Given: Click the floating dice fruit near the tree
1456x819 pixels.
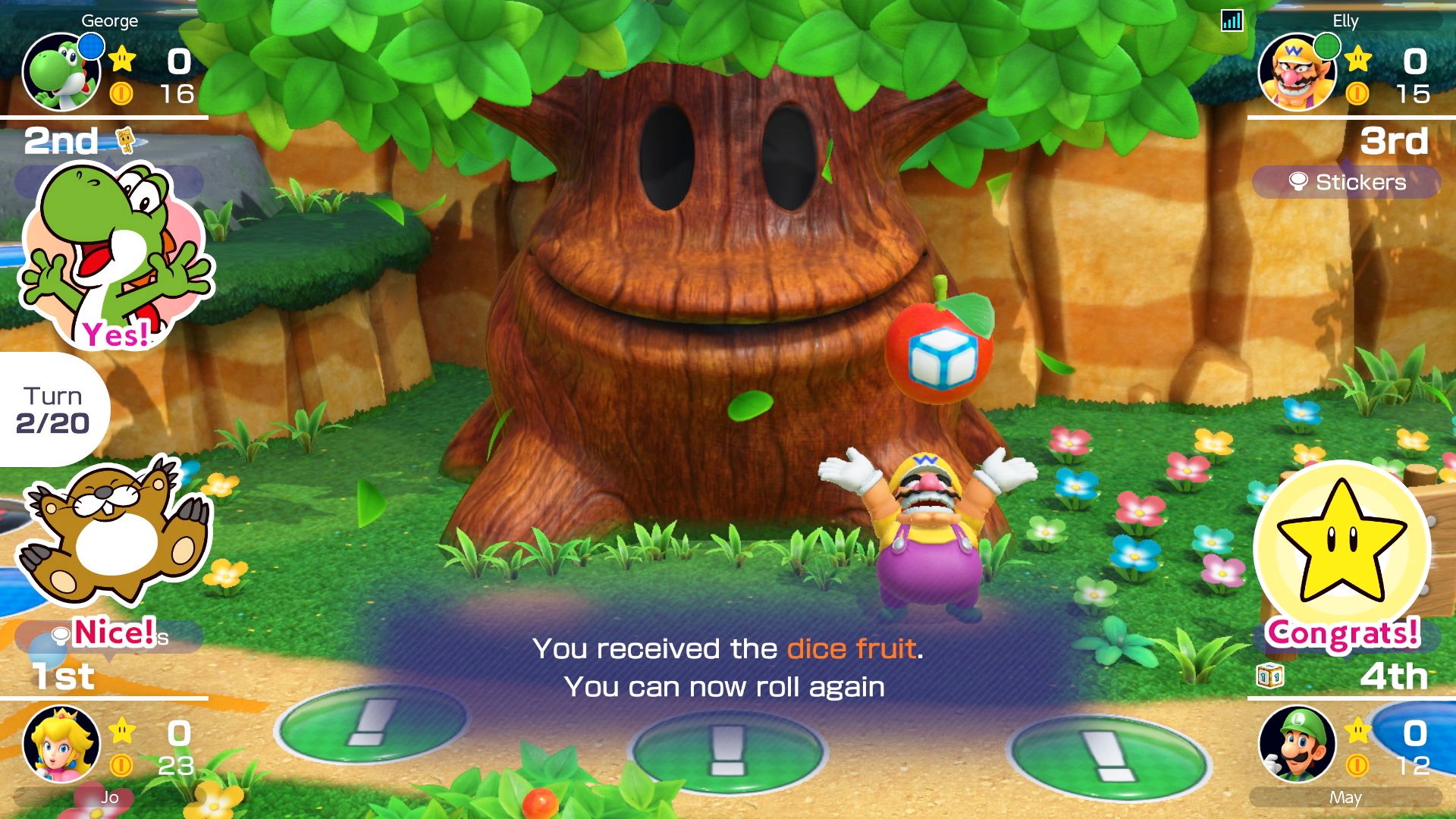Looking at the screenshot, I should click(x=940, y=349).
